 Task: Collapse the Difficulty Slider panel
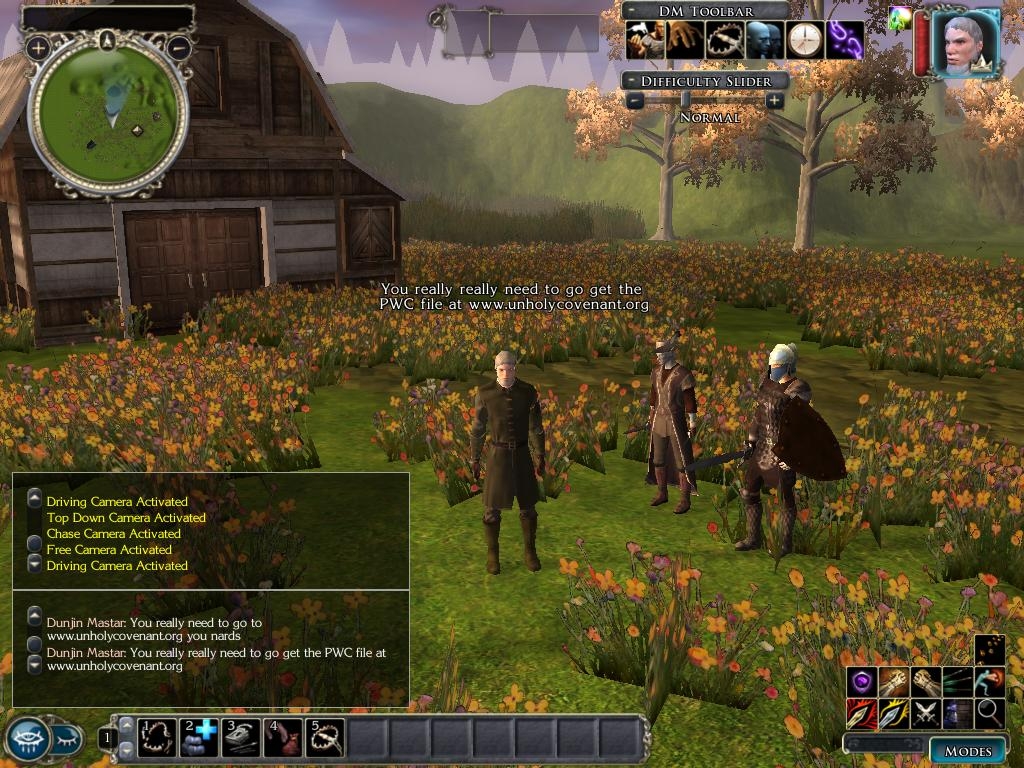[x=632, y=81]
